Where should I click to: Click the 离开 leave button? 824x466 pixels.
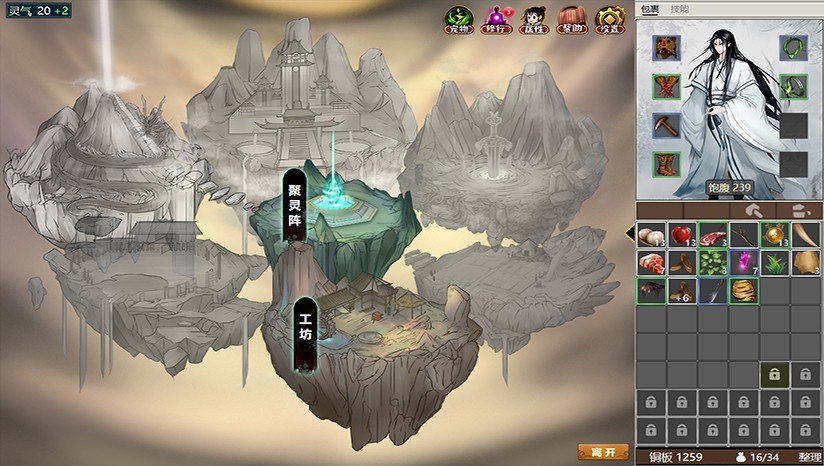[x=603, y=452]
